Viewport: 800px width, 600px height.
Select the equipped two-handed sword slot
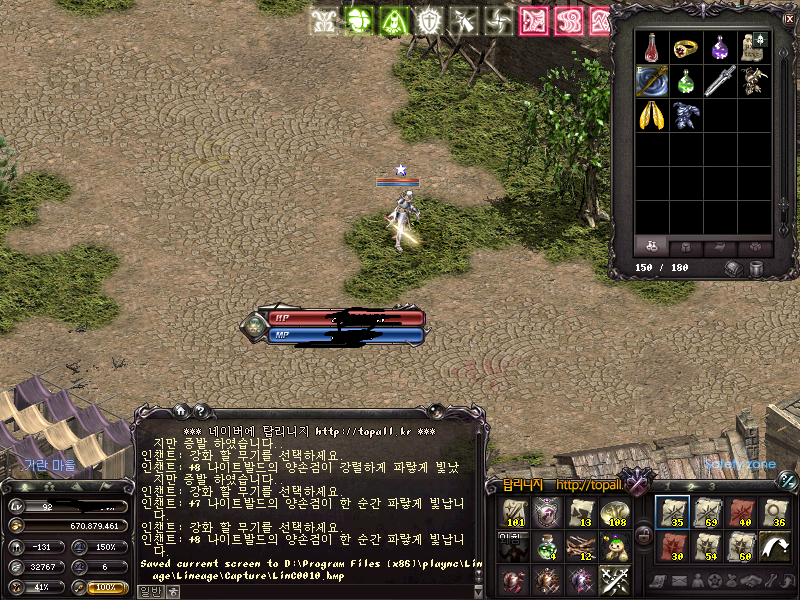coord(651,81)
